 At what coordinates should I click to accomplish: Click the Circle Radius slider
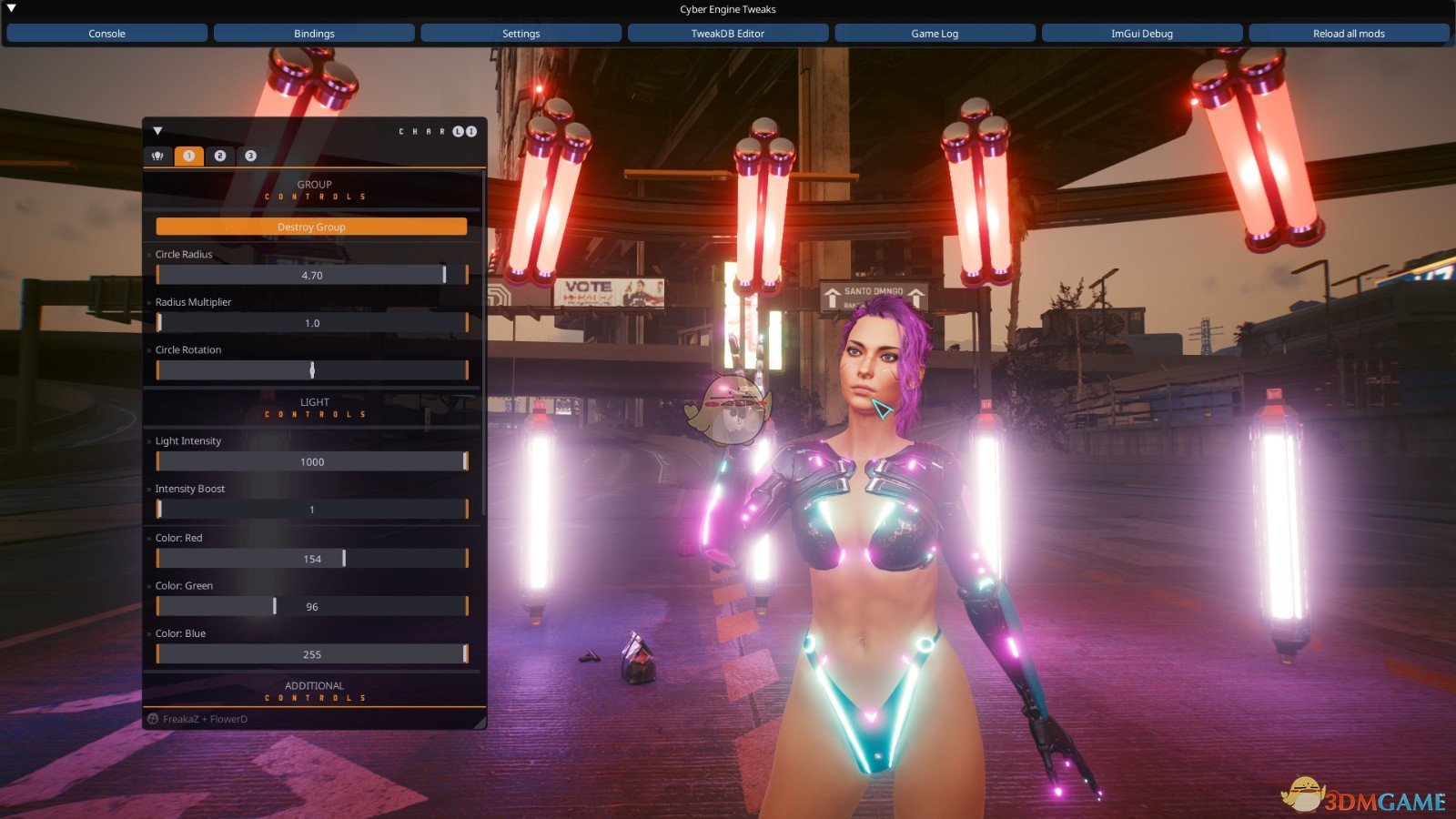click(x=311, y=275)
